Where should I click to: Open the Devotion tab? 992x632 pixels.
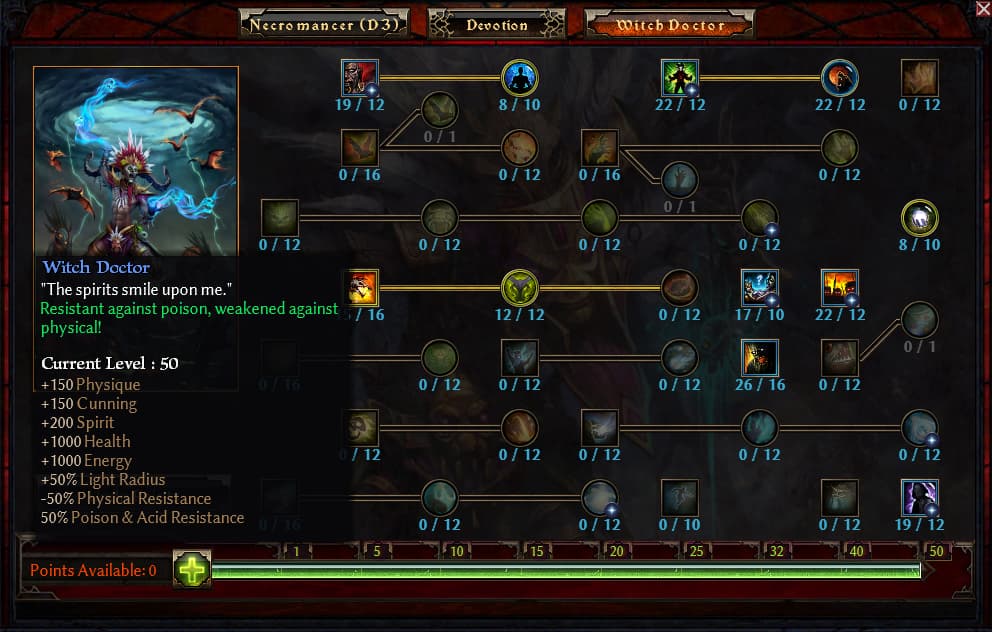click(497, 24)
